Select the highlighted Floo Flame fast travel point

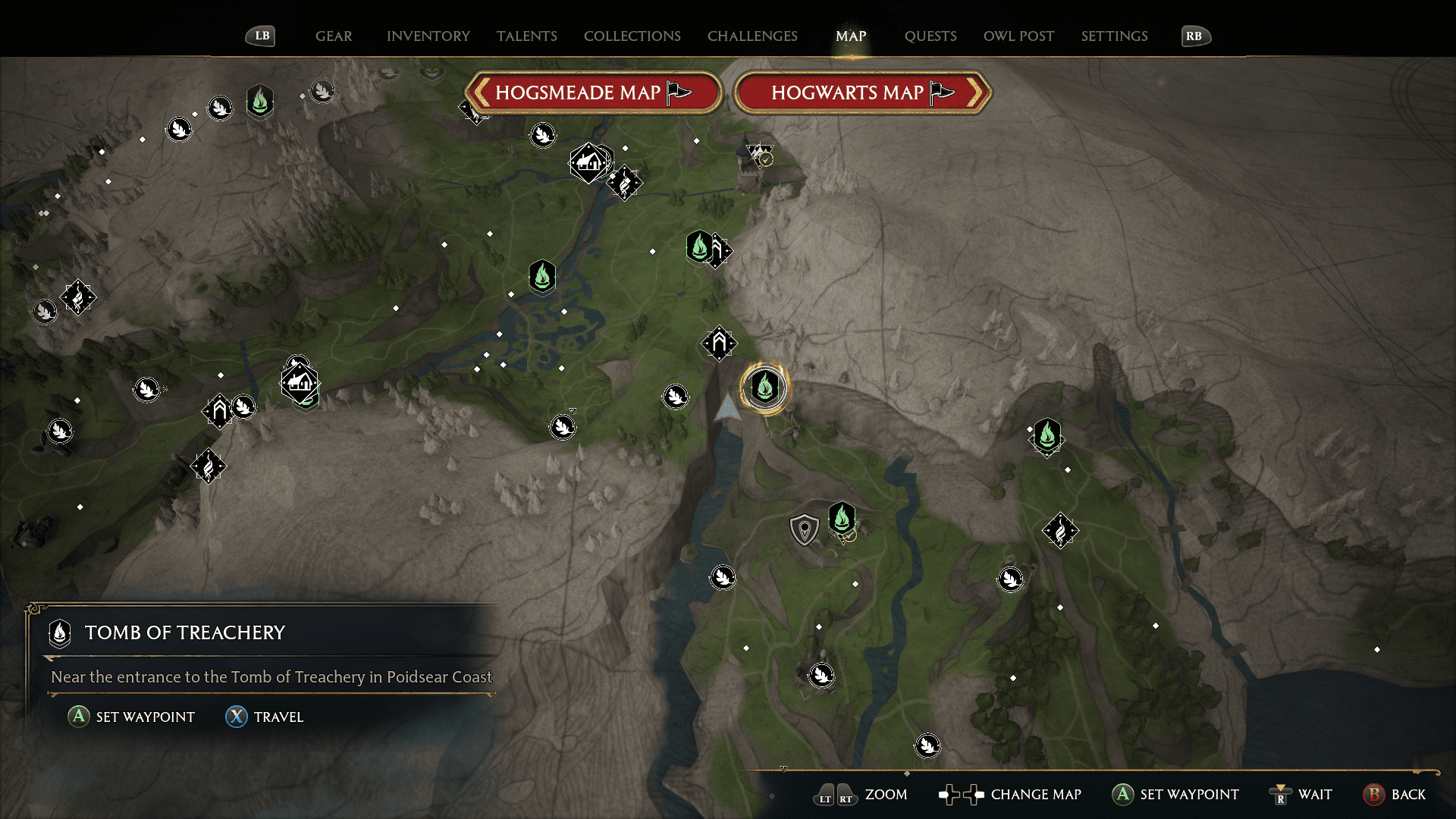pos(764,387)
